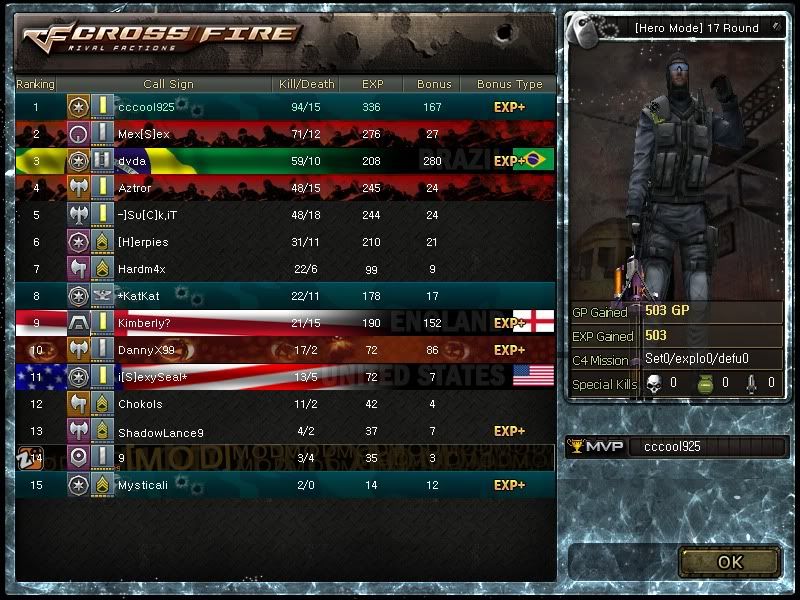Click the EXP column header

[x=386, y=84]
